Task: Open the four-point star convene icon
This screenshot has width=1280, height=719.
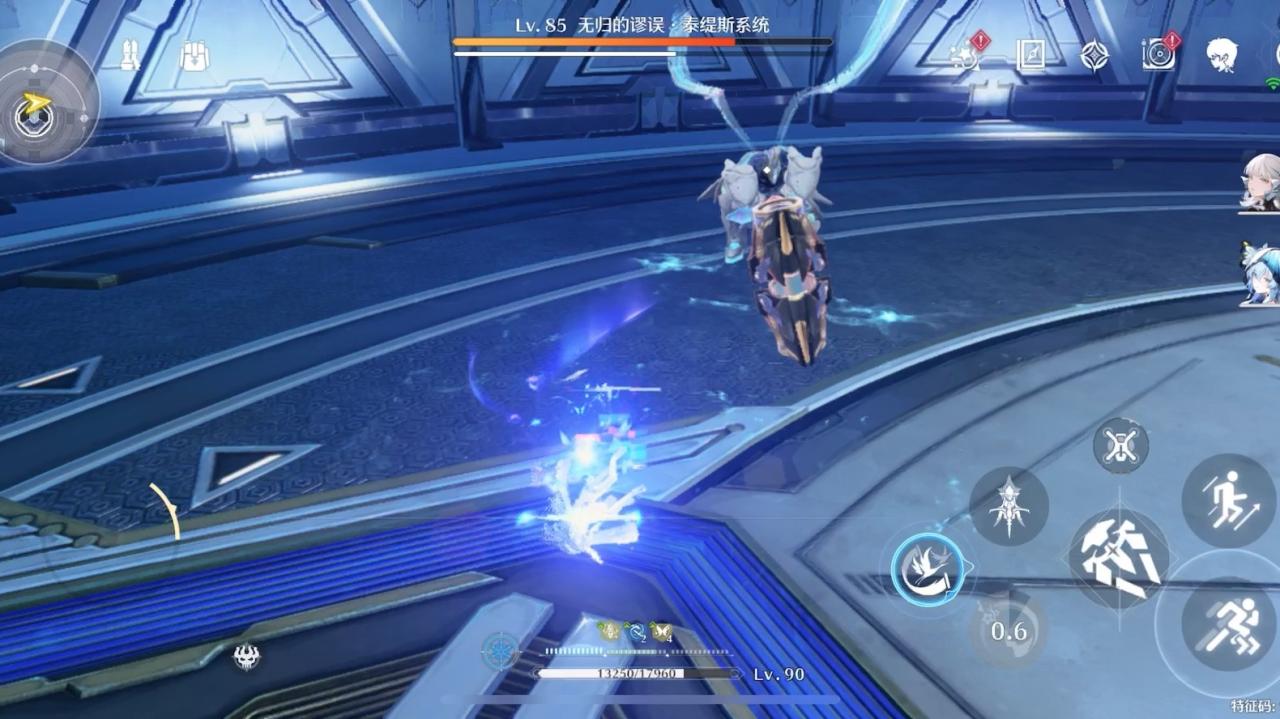Action: 1094,55
